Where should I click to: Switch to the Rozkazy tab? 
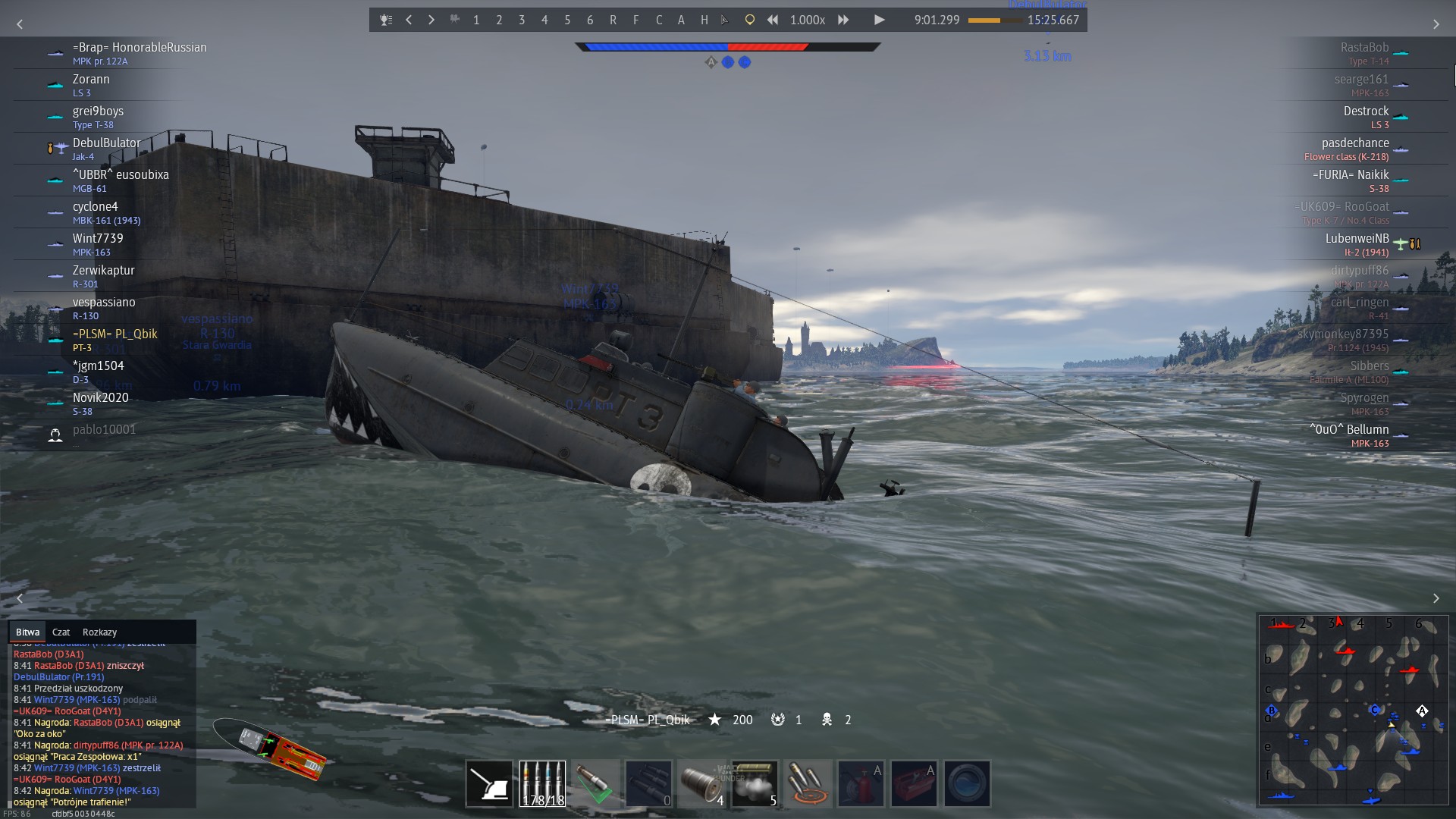pos(99,632)
